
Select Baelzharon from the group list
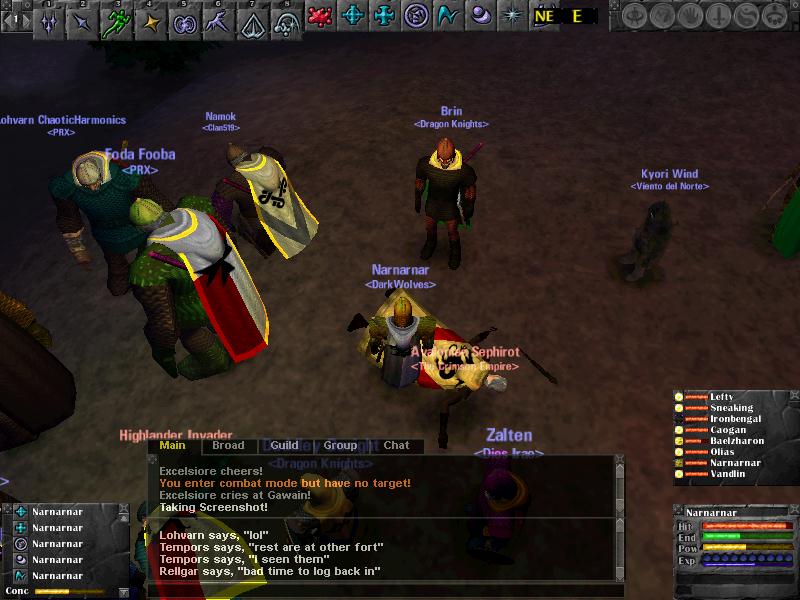click(x=737, y=441)
